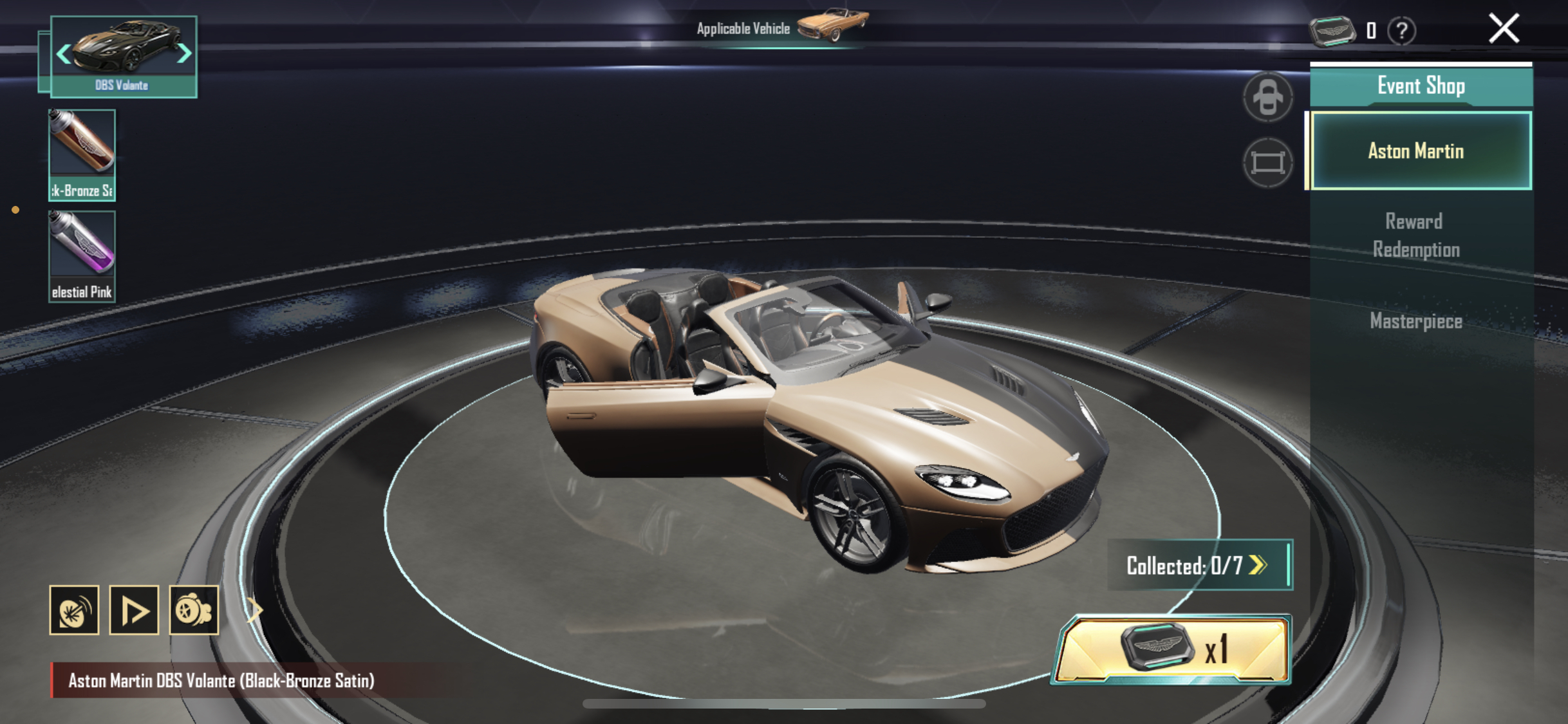Show previous vehicle with left arrow
This screenshot has width=1568, height=724.
pos(63,53)
